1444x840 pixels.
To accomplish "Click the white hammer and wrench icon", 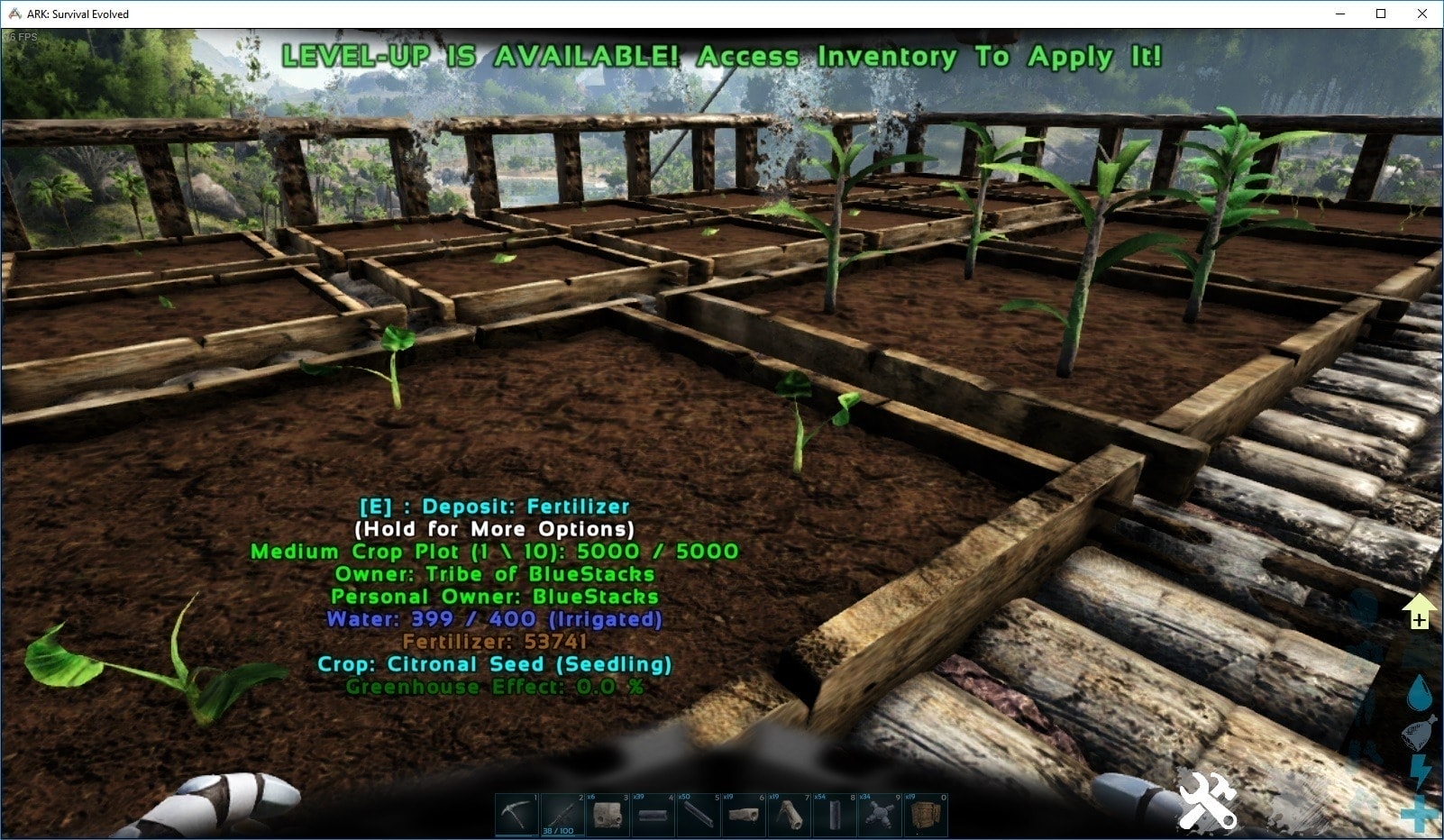I will point(1207,800).
